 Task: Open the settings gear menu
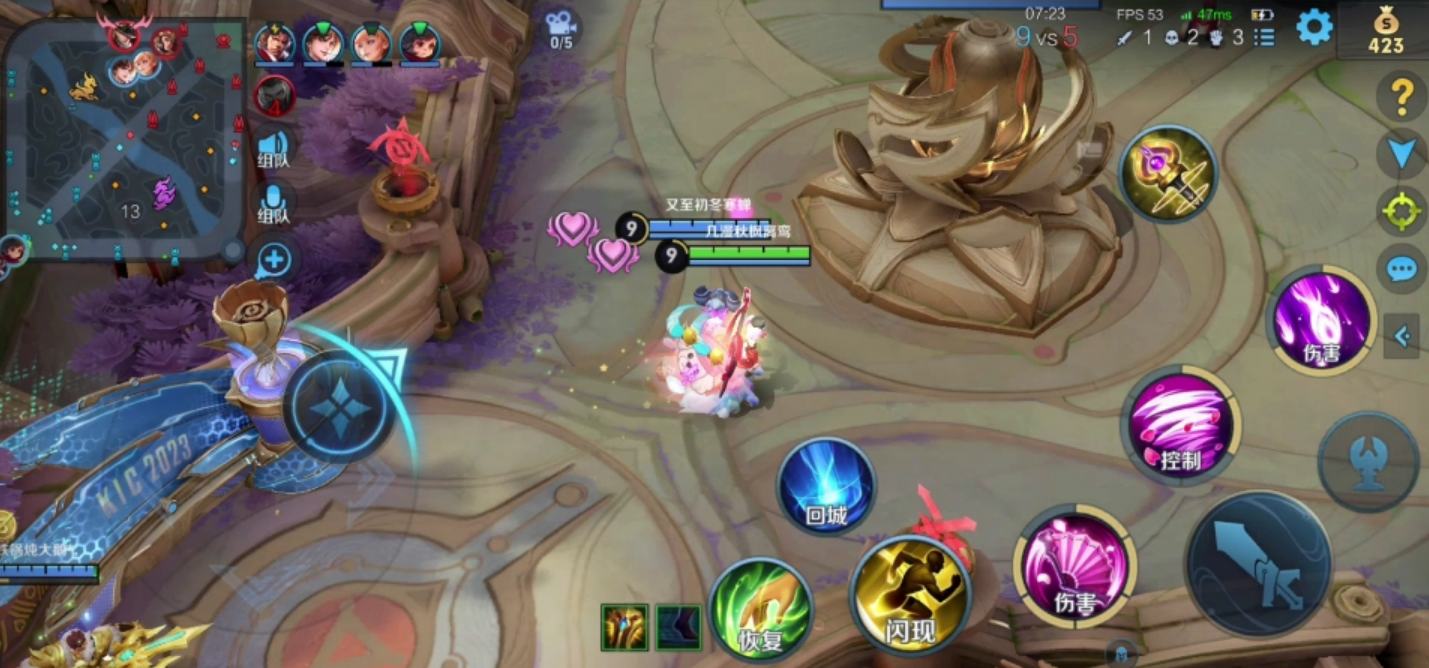click(x=1314, y=27)
